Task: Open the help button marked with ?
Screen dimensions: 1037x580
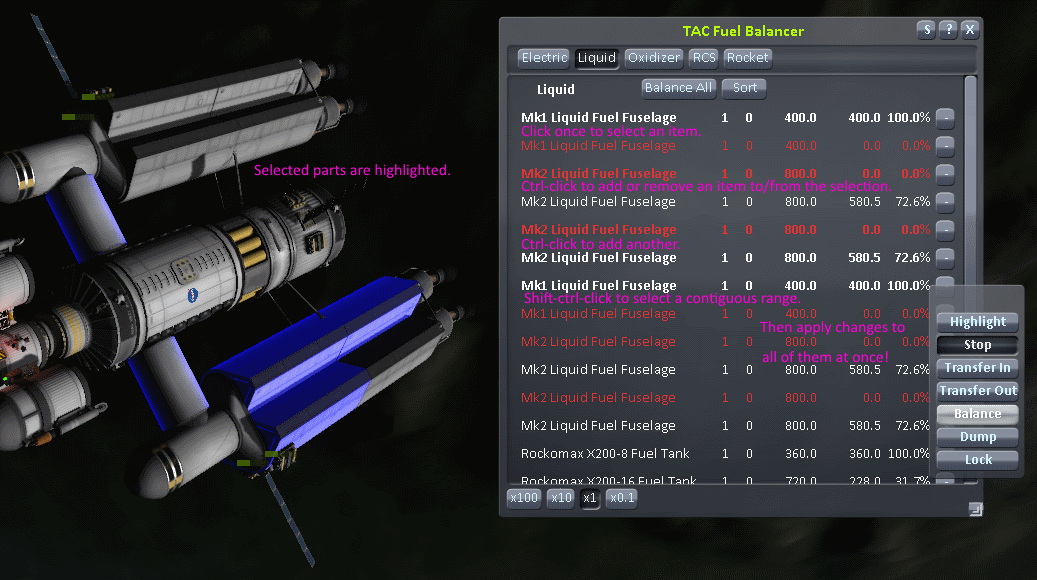Action: click(949, 30)
